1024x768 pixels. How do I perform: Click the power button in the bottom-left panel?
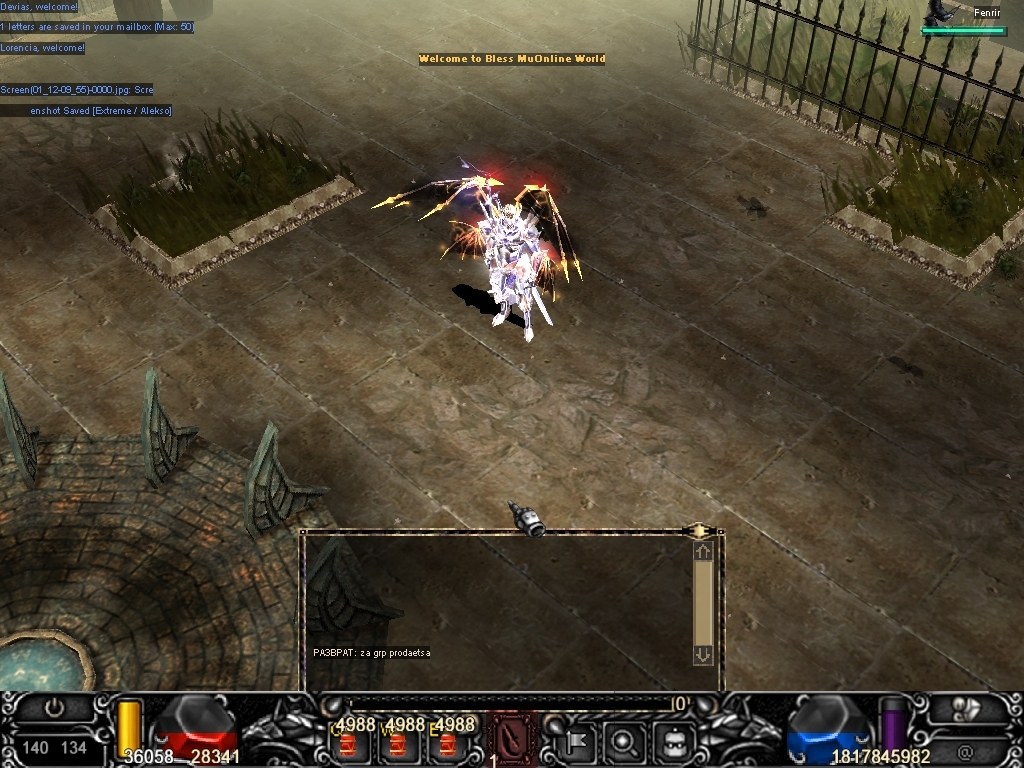[54, 707]
